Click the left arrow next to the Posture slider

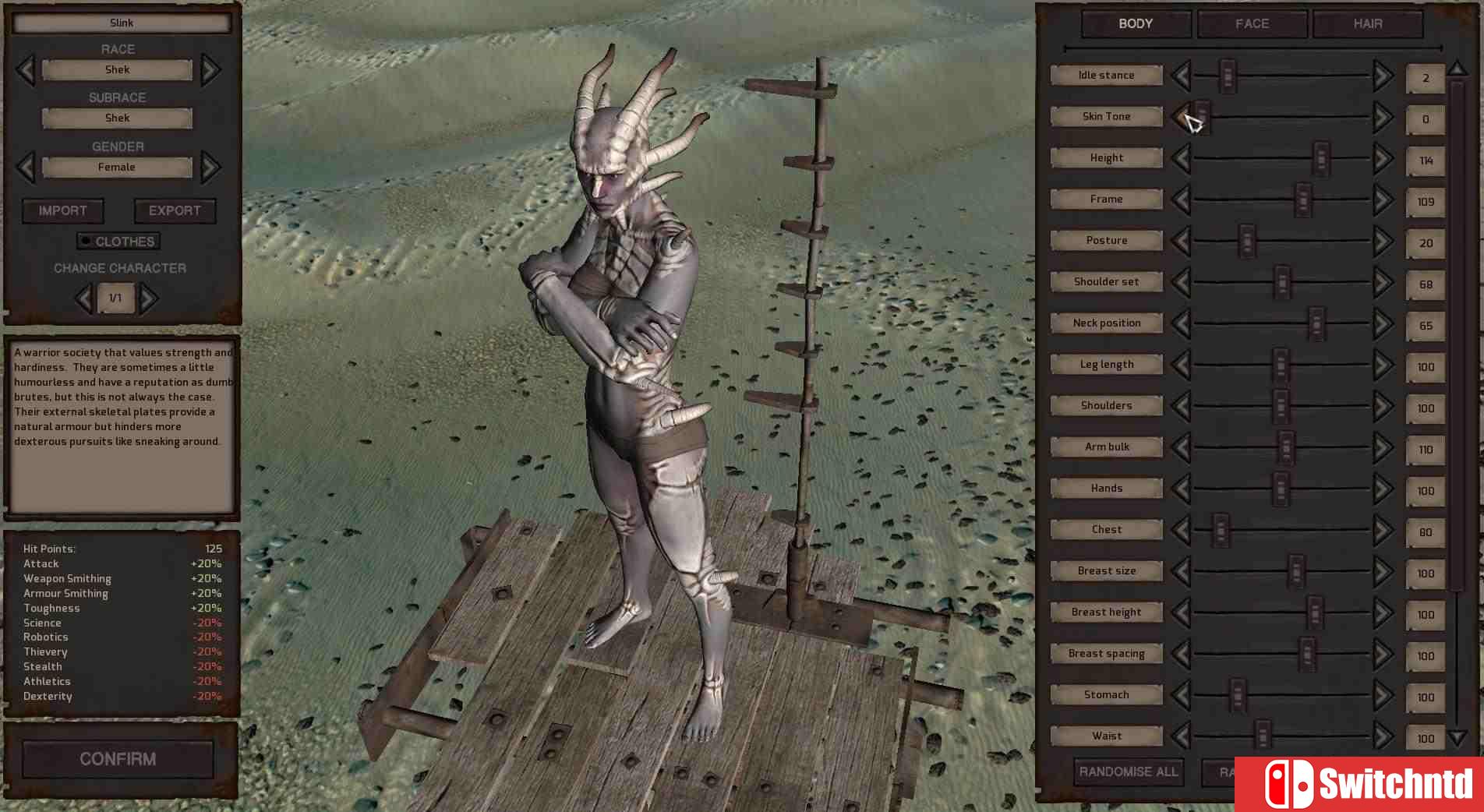click(1180, 241)
